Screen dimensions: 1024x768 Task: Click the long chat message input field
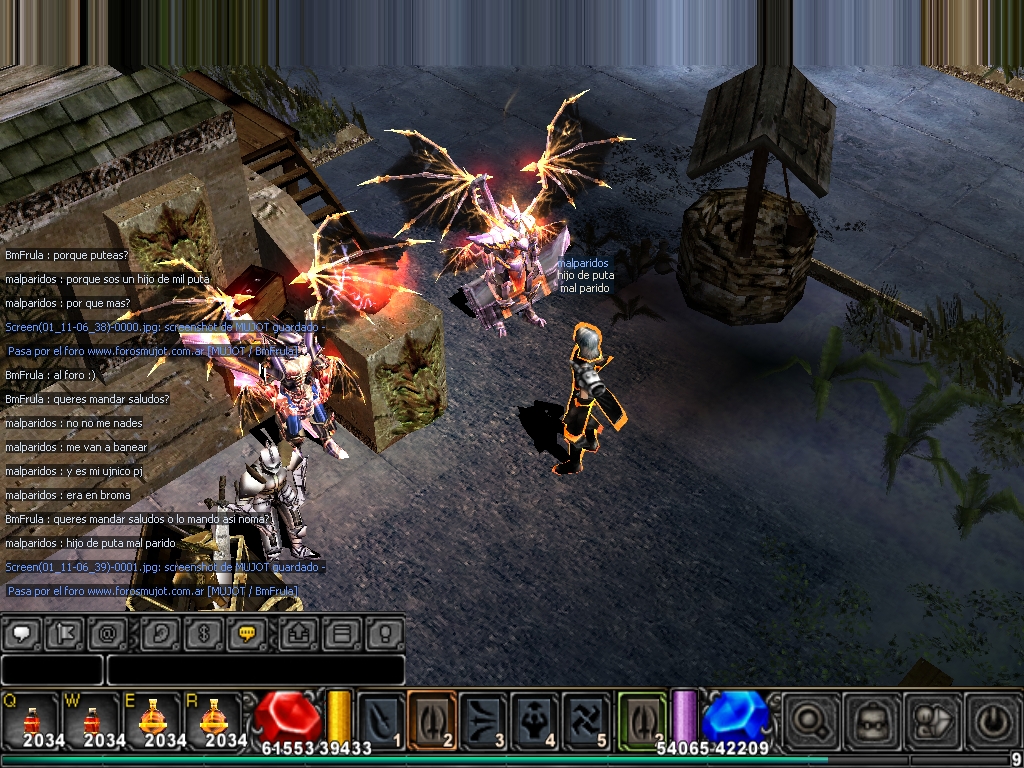(255, 670)
